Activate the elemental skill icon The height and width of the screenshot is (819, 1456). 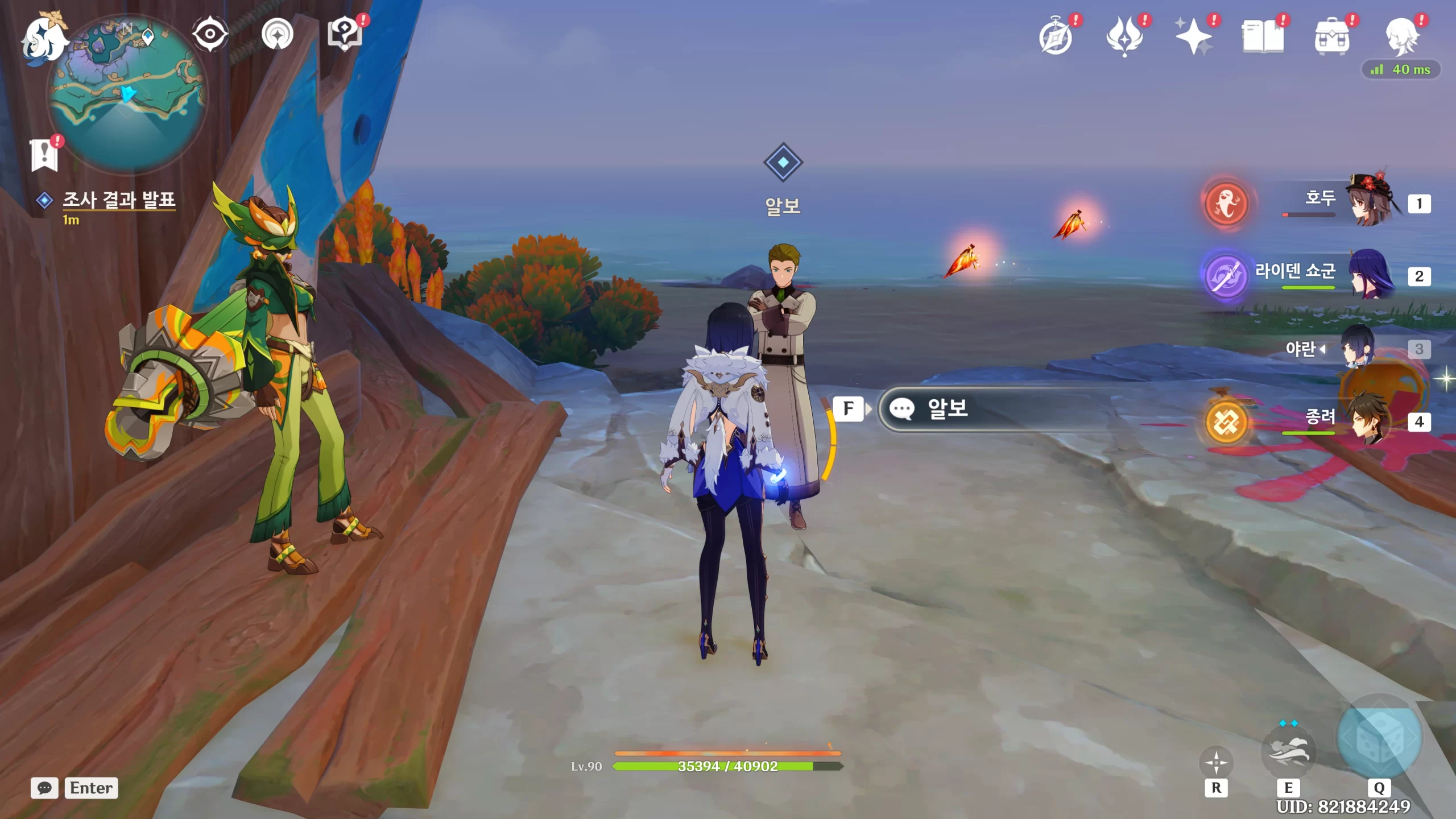(1288, 752)
